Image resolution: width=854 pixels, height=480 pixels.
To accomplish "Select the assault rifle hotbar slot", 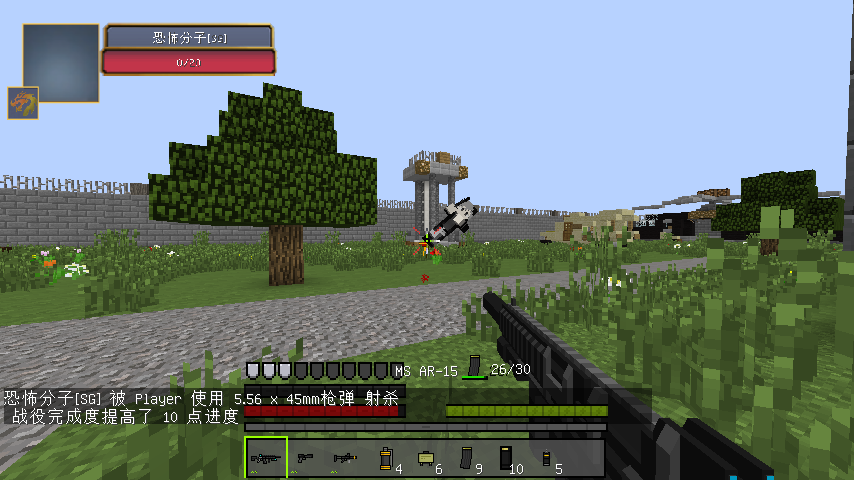I will (x=266, y=457).
